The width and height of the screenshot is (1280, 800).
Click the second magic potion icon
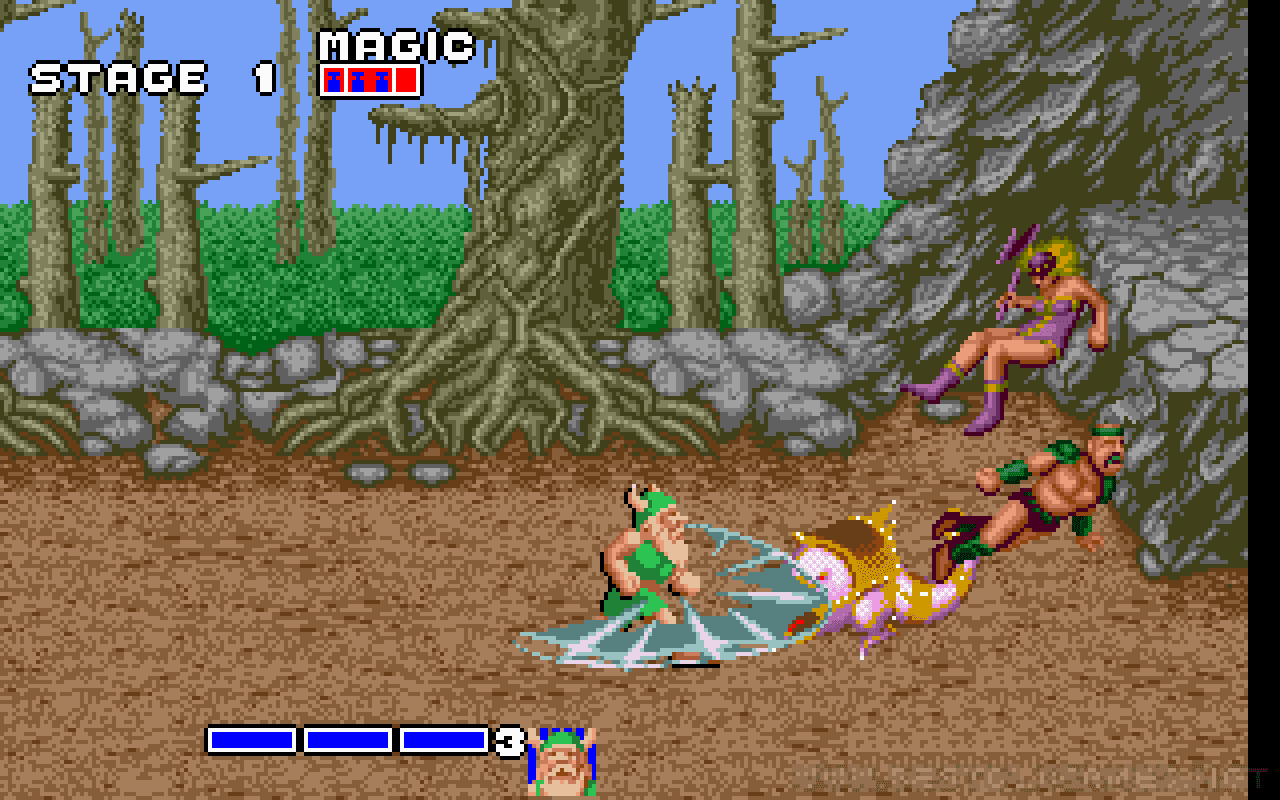point(357,80)
